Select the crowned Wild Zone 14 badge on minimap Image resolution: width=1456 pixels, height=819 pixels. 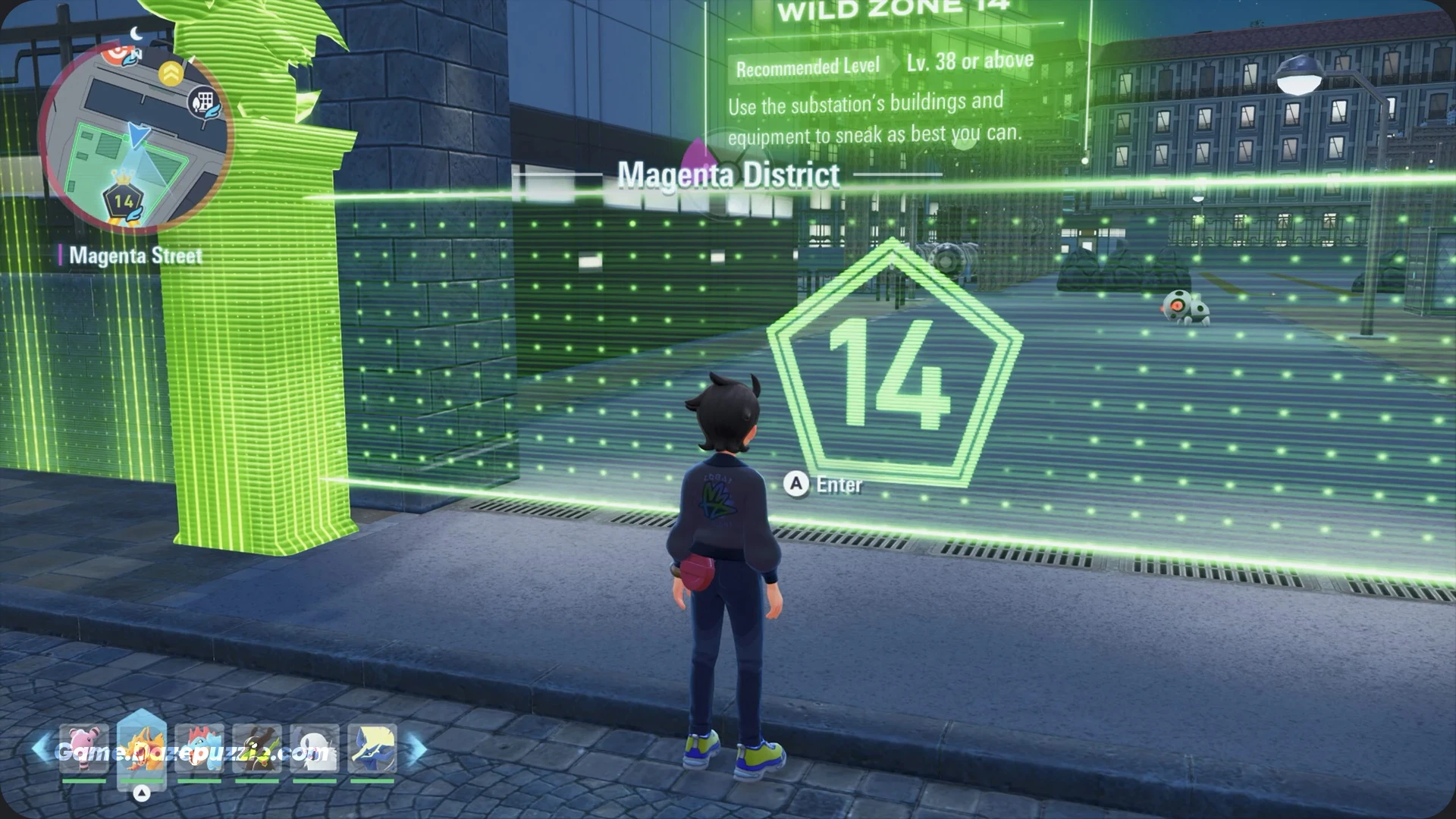[x=124, y=198]
